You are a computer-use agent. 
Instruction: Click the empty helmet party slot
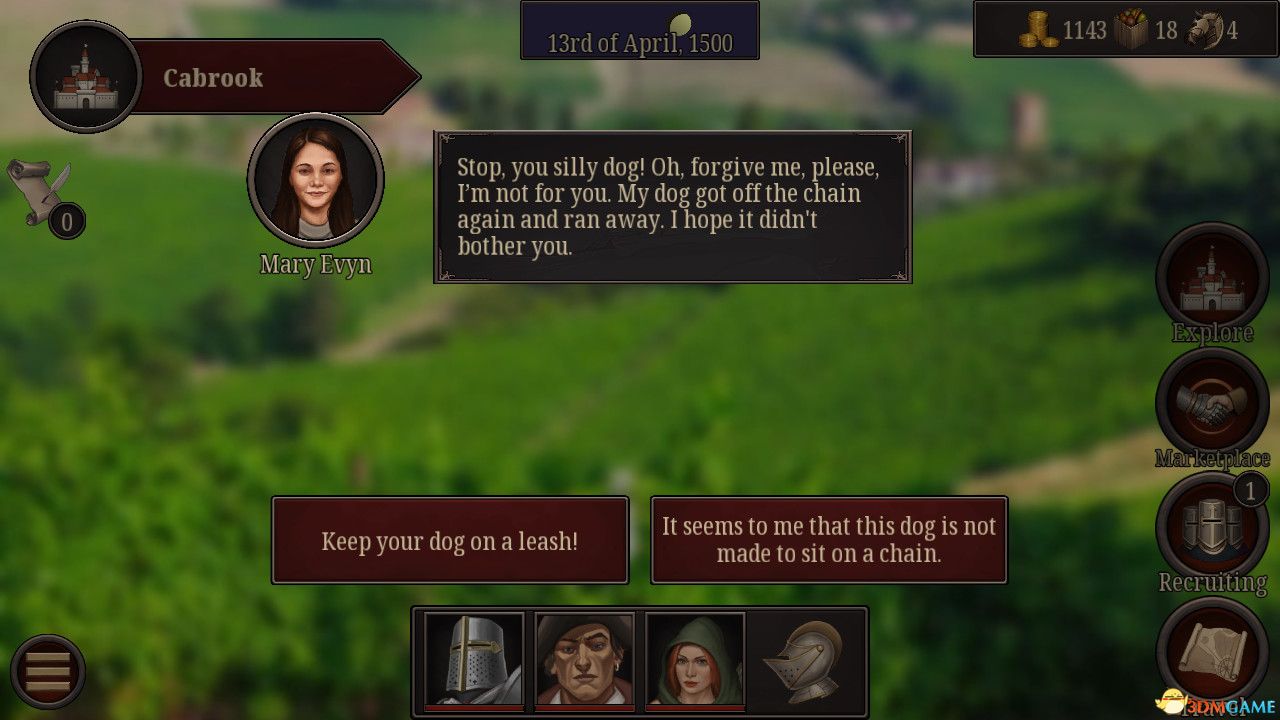point(804,660)
